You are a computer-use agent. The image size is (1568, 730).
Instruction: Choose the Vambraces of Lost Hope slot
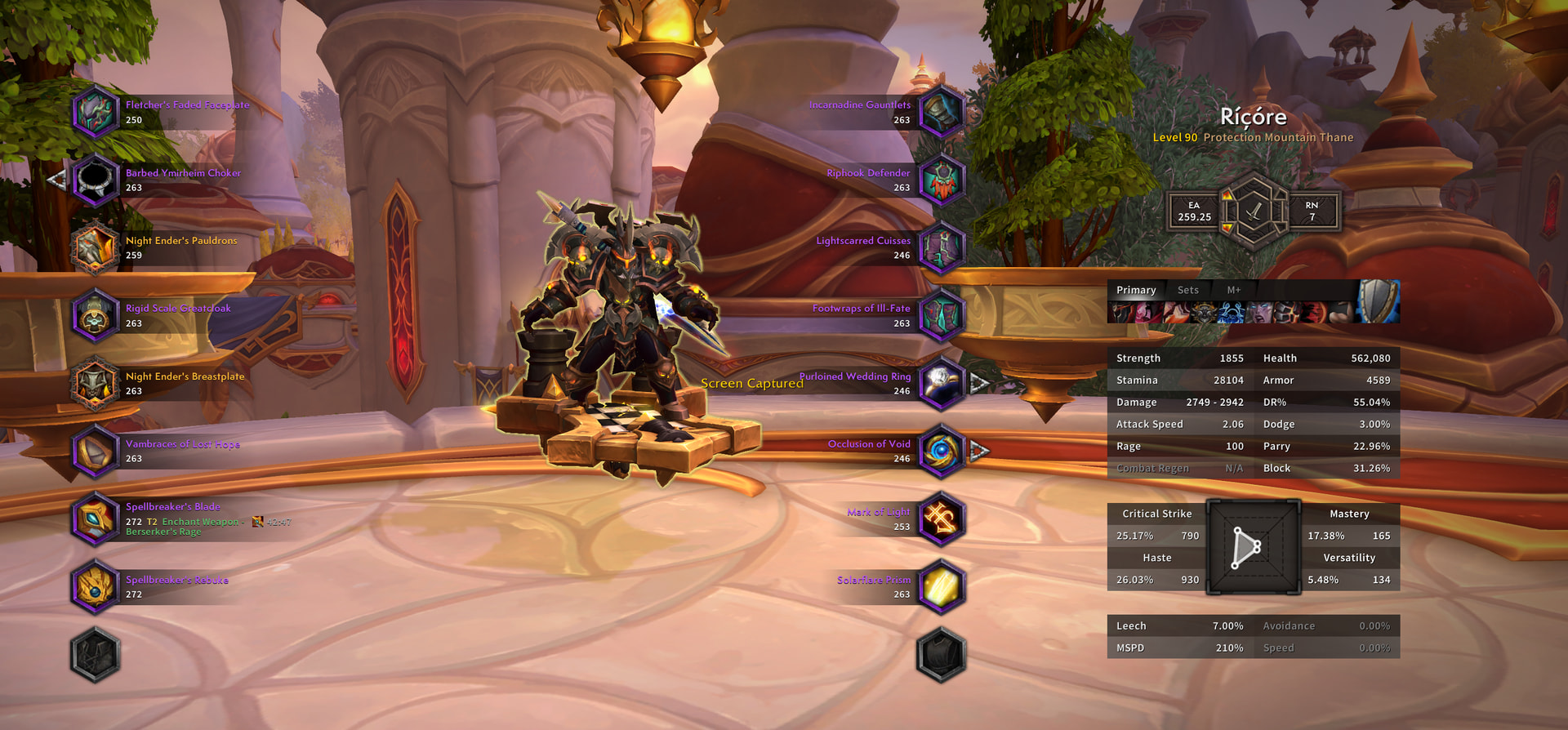pyautogui.click(x=96, y=451)
